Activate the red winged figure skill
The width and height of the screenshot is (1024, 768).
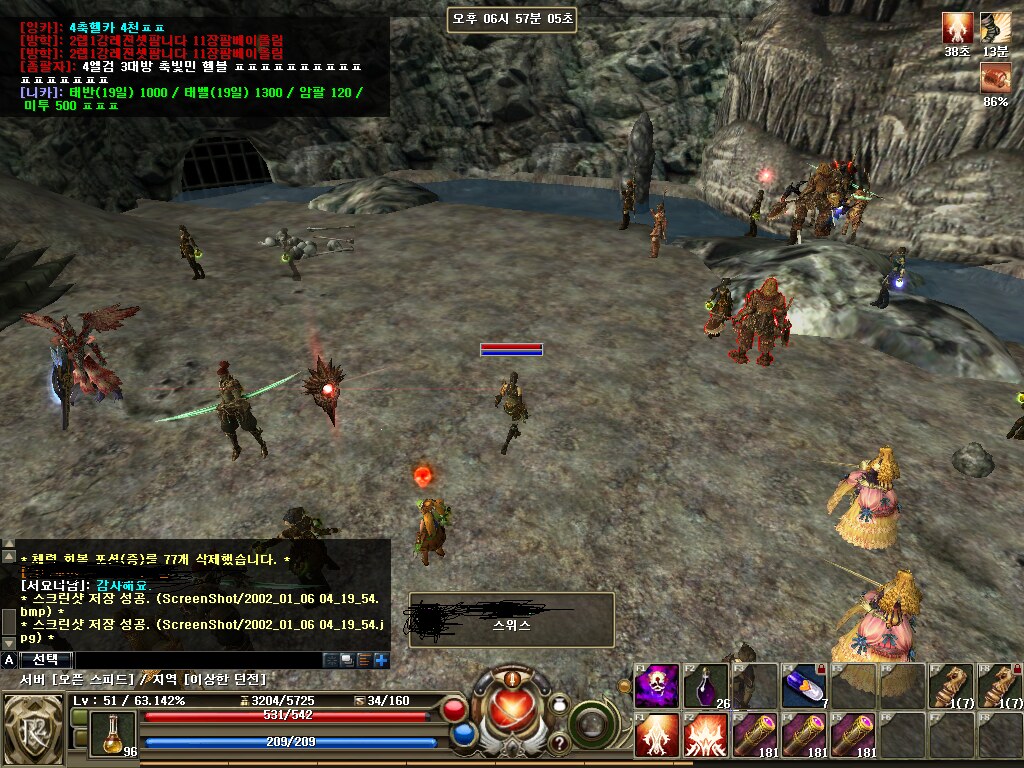click(657, 735)
